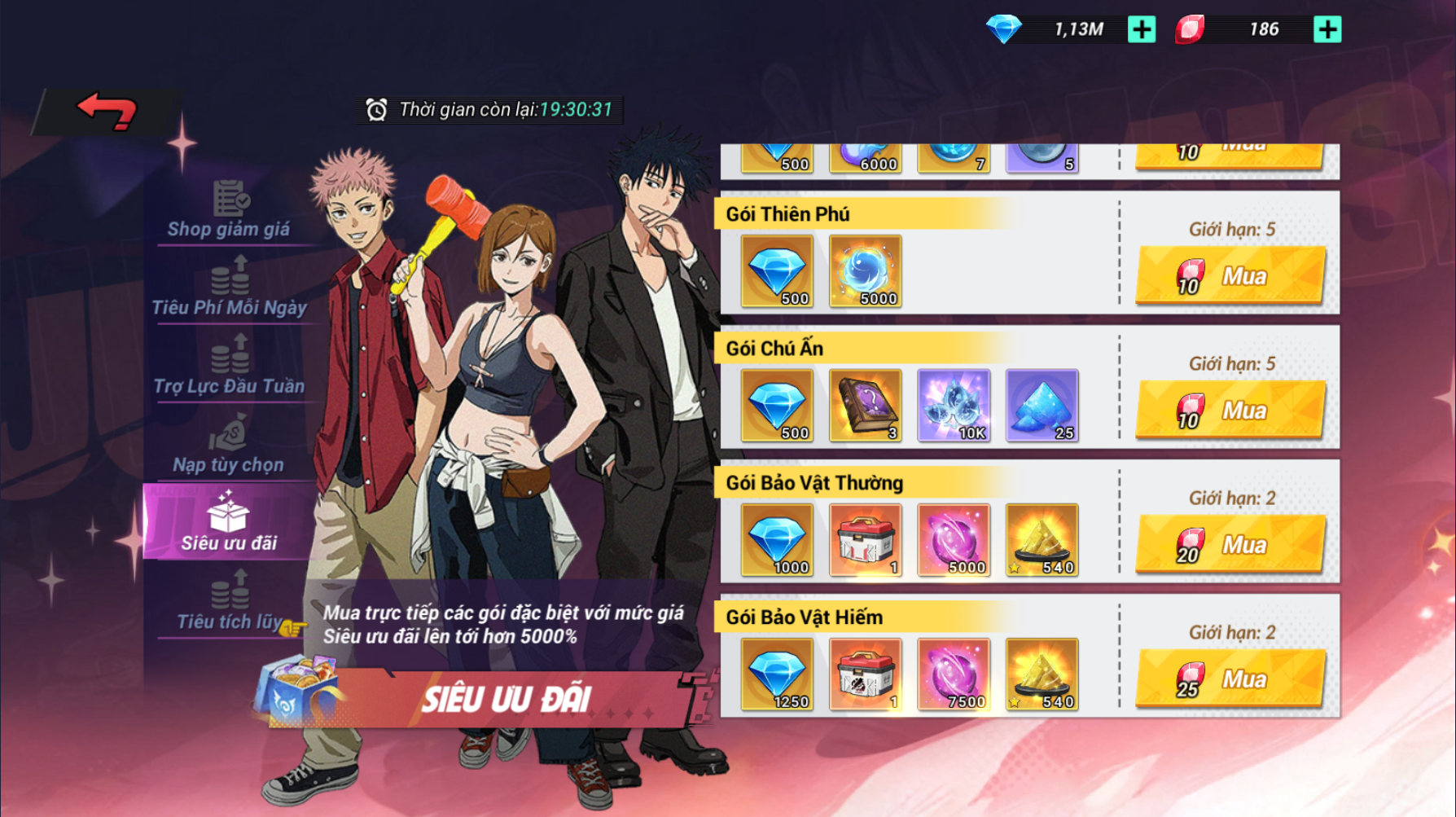
Task: Add more red gems with plus button
Action: (1327, 30)
